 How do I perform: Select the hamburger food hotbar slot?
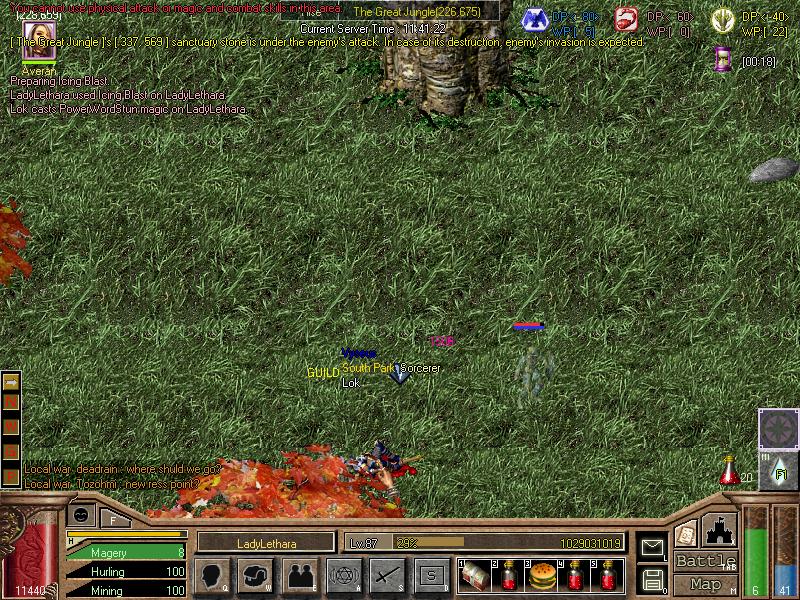coord(541,576)
